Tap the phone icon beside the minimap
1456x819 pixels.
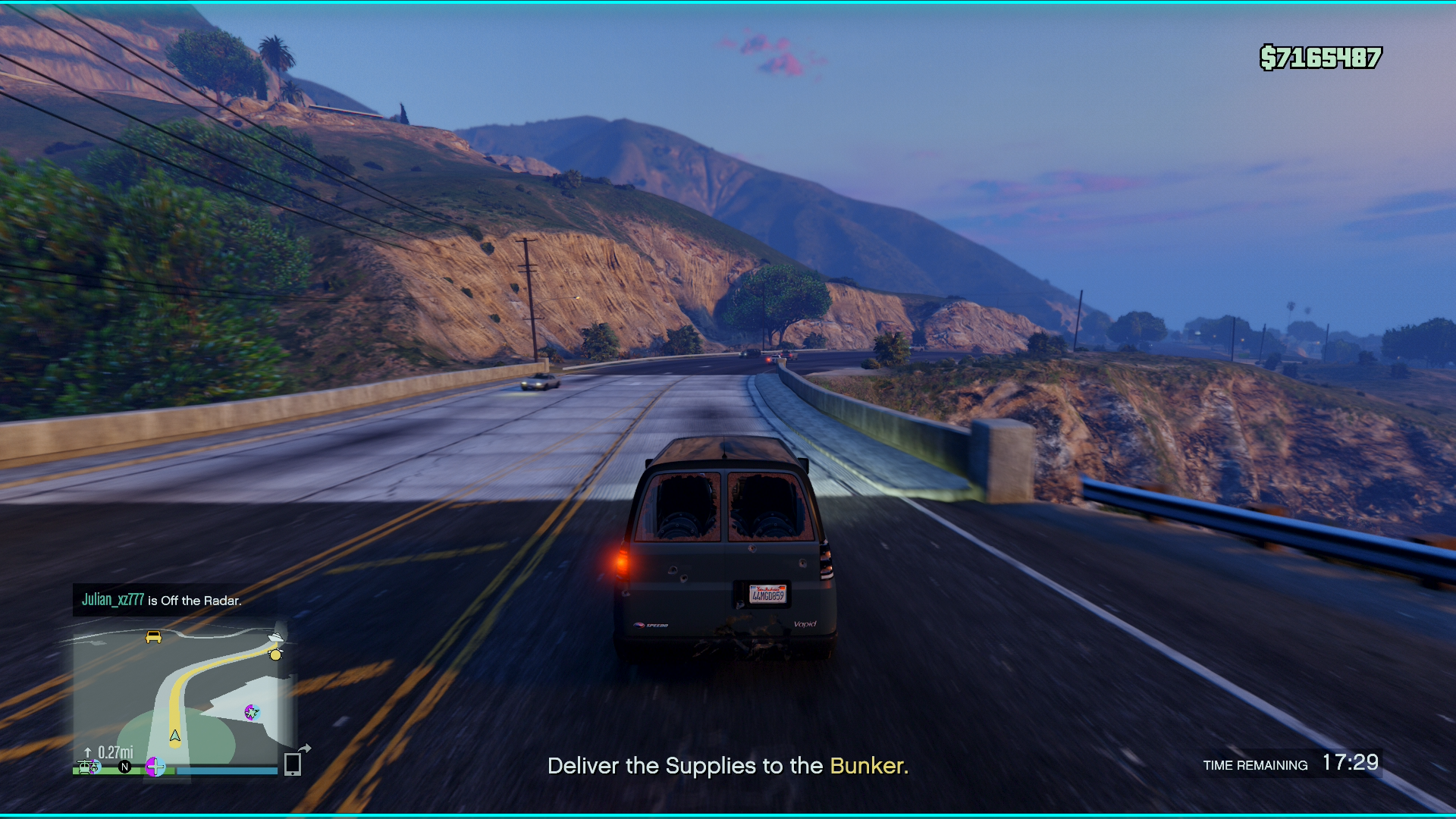point(293,764)
